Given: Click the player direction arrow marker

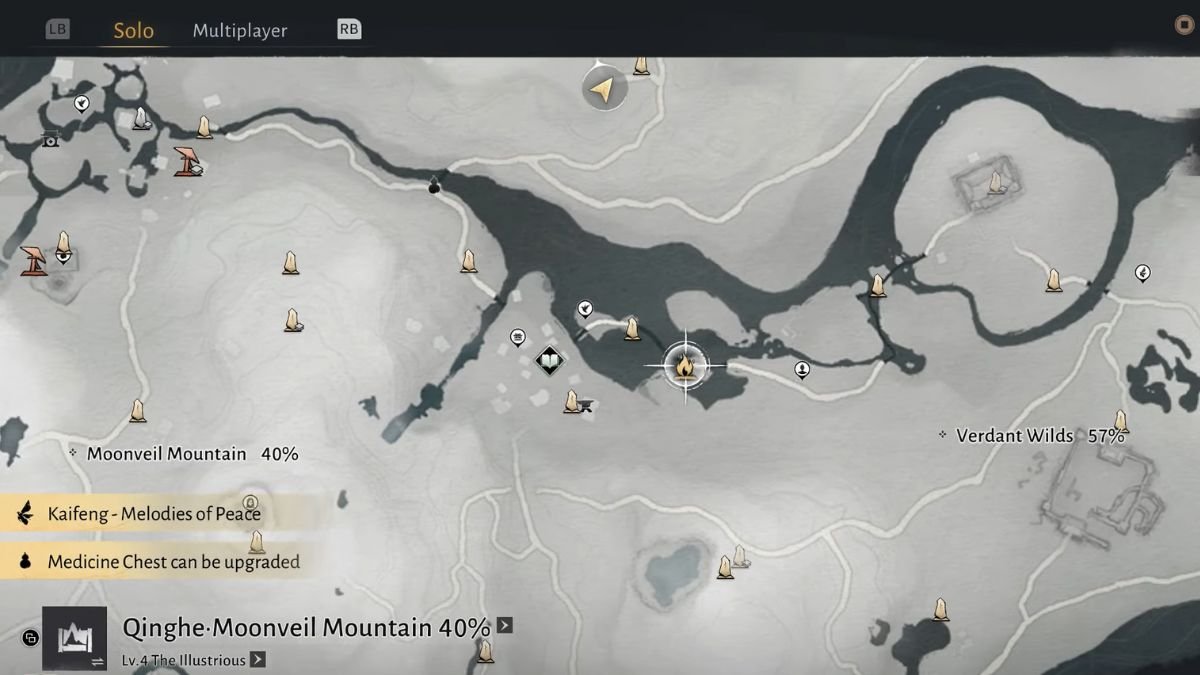Looking at the screenshot, I should [x=604, y=90].
